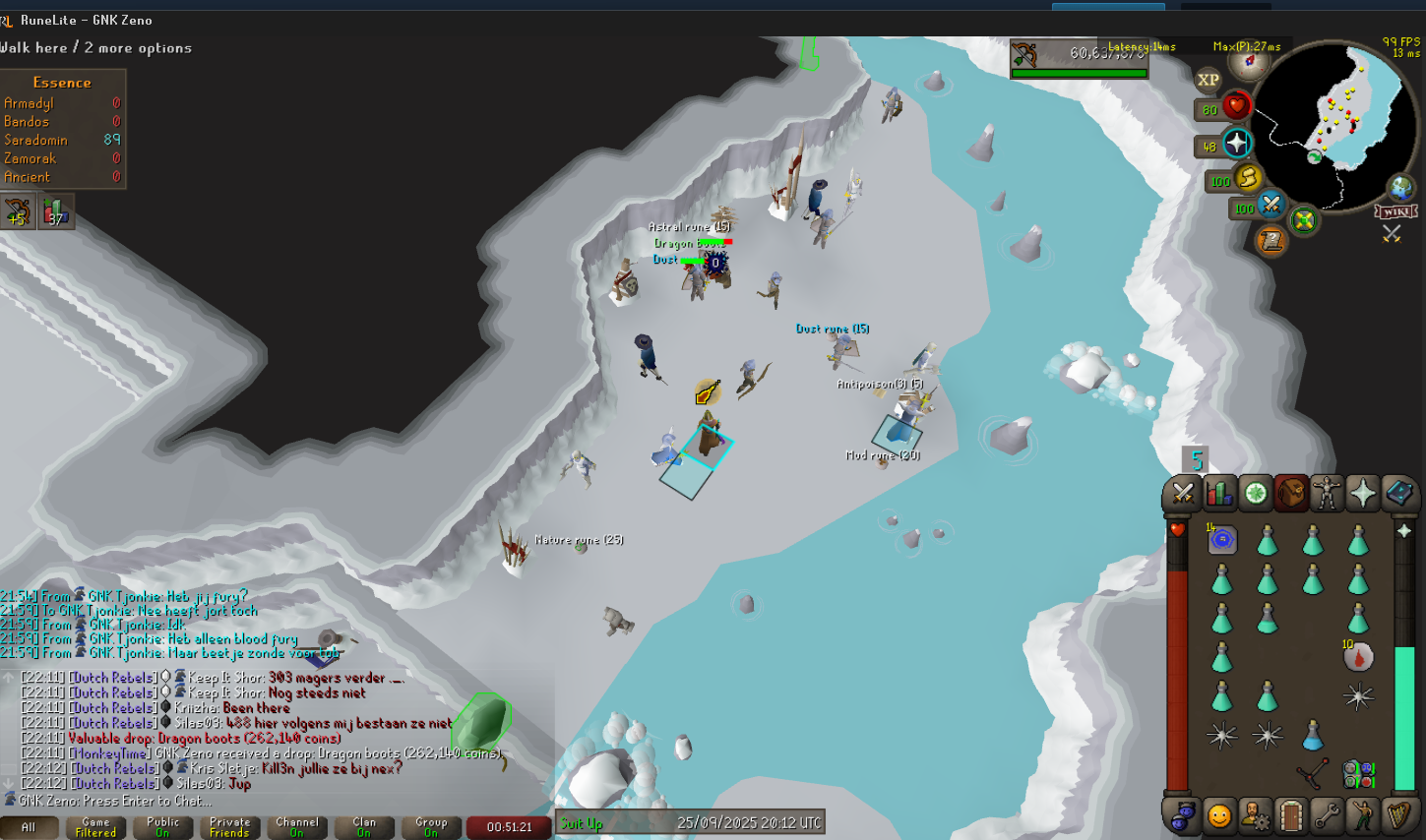This screenshot has width=1426, height=840.
Task: Toggle run energy boot orb
Action: click(1247, 177)
